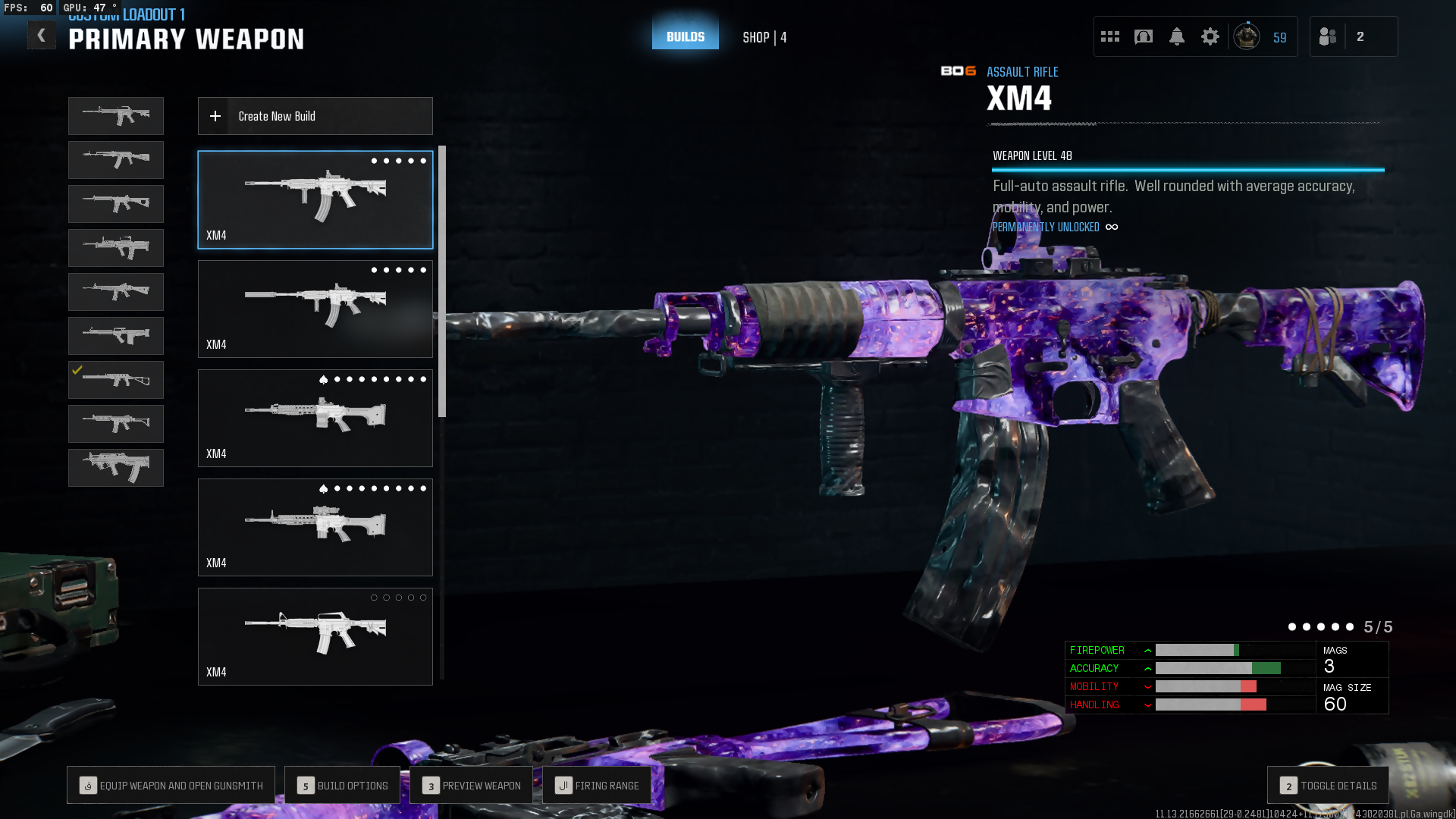The width and height of the screenshot is (1456, 819).
Task: Equip weapon and open Gunsmith
Action: (171, 786)
